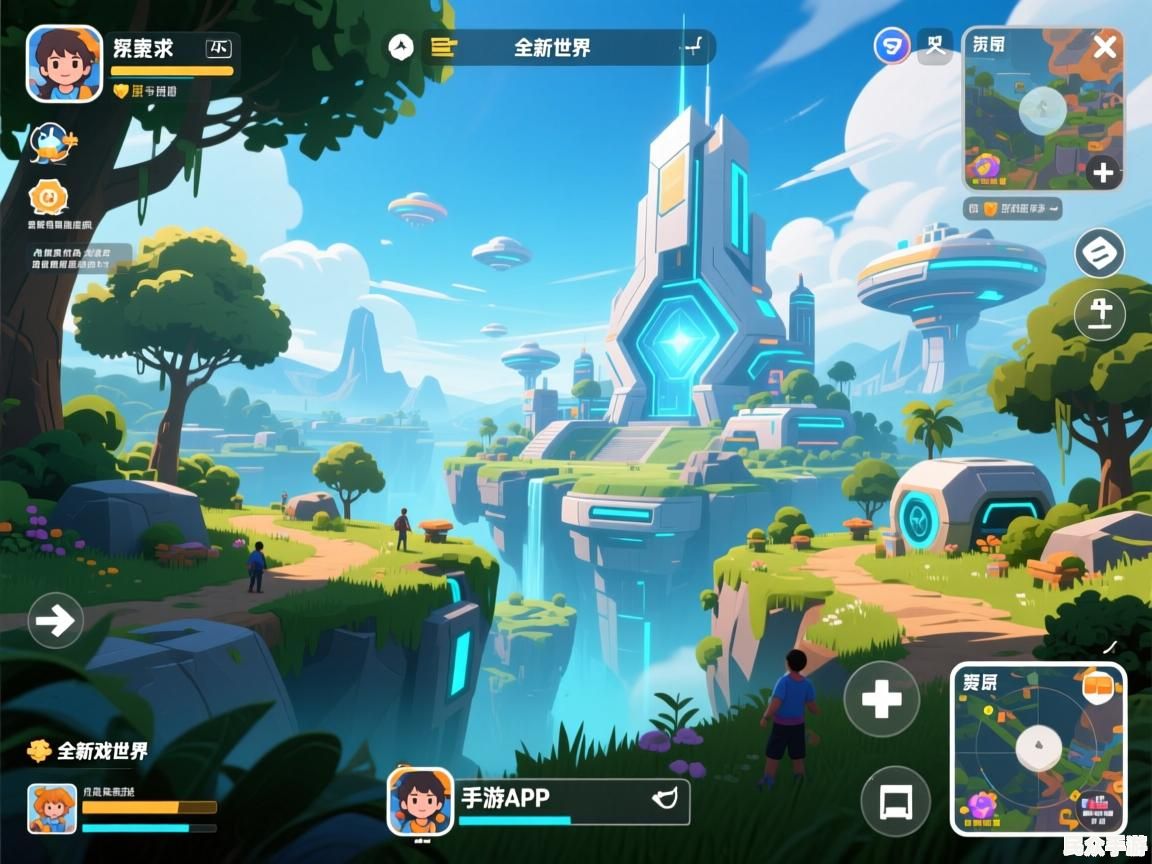Viewport: 1152px width, 864px height.
Task: Open the bottom-right radar minimap
Action: click(x=1036, y=750)
